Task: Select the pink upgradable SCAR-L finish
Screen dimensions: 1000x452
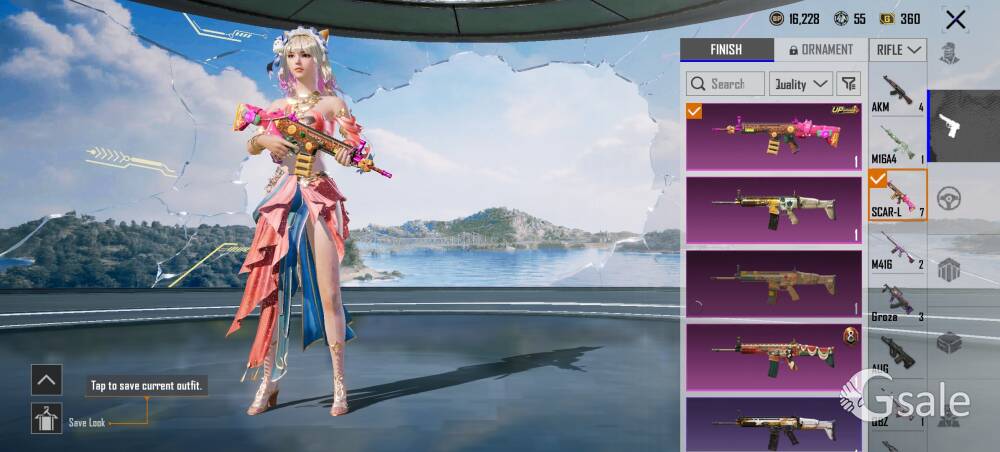Action: click(774, 137)
